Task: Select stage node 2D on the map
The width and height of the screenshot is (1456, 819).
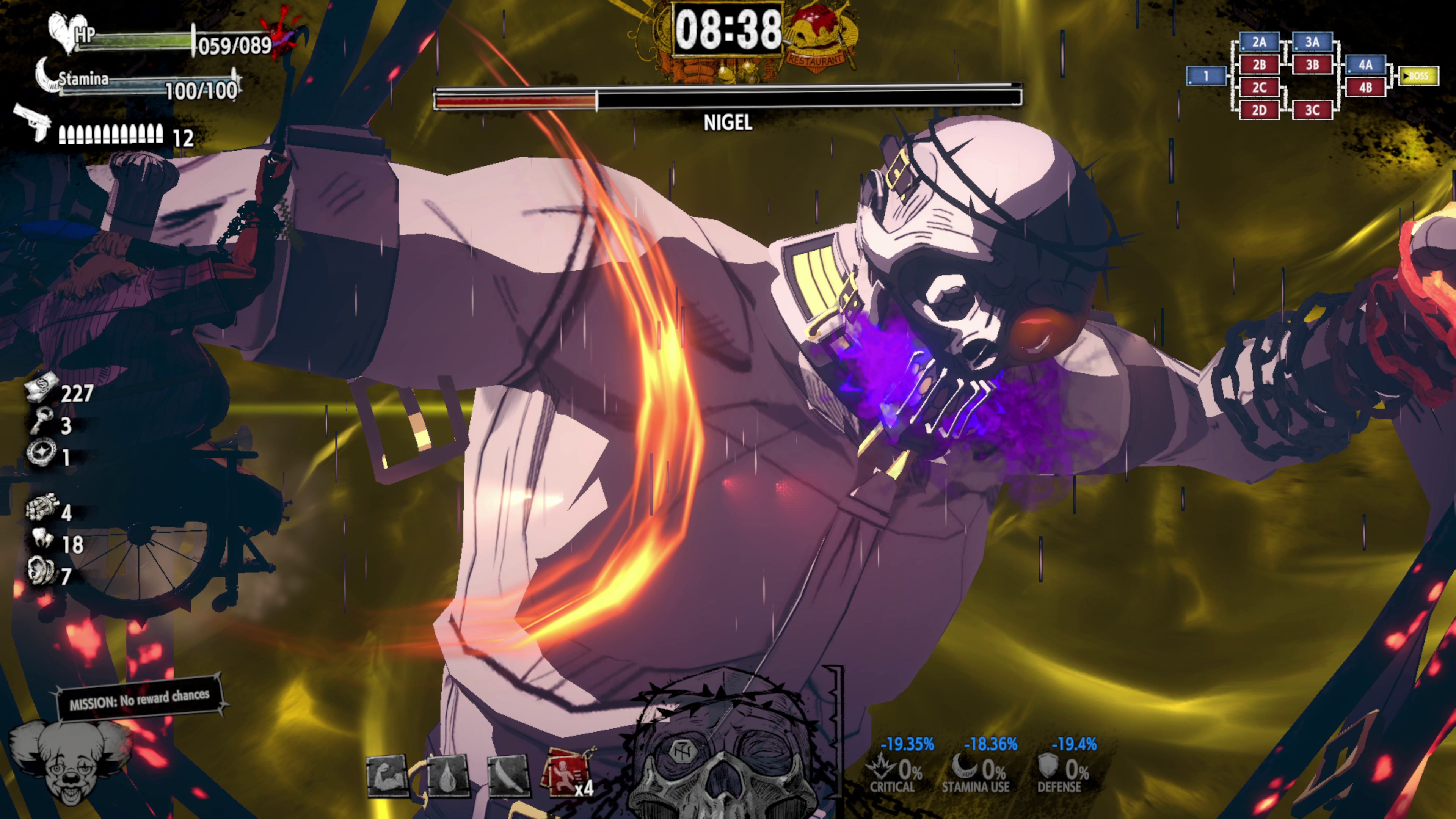Action: pos(1259,110)
